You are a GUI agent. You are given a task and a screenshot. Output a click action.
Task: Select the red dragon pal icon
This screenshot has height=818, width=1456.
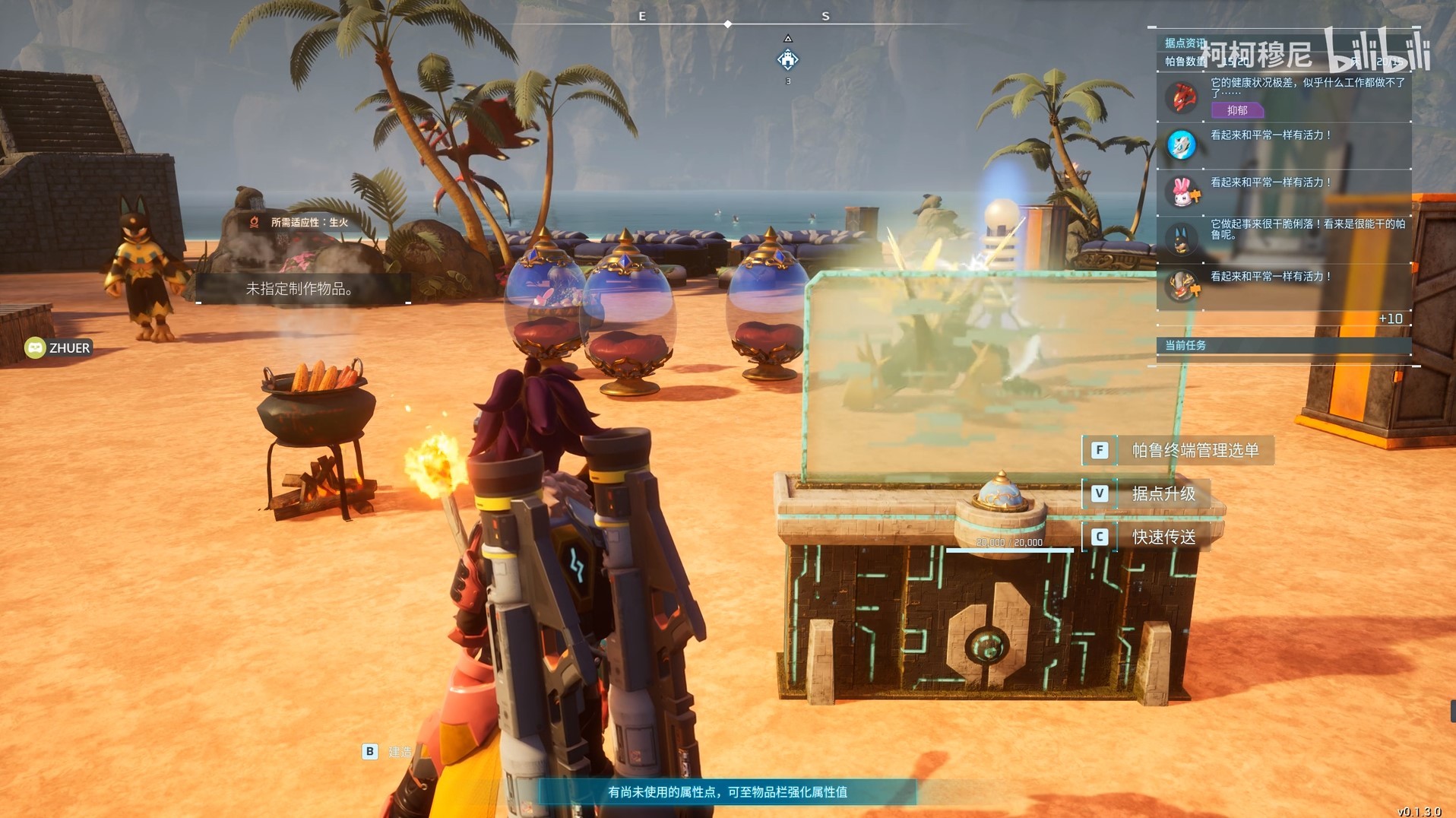(x=1182, y=98)
